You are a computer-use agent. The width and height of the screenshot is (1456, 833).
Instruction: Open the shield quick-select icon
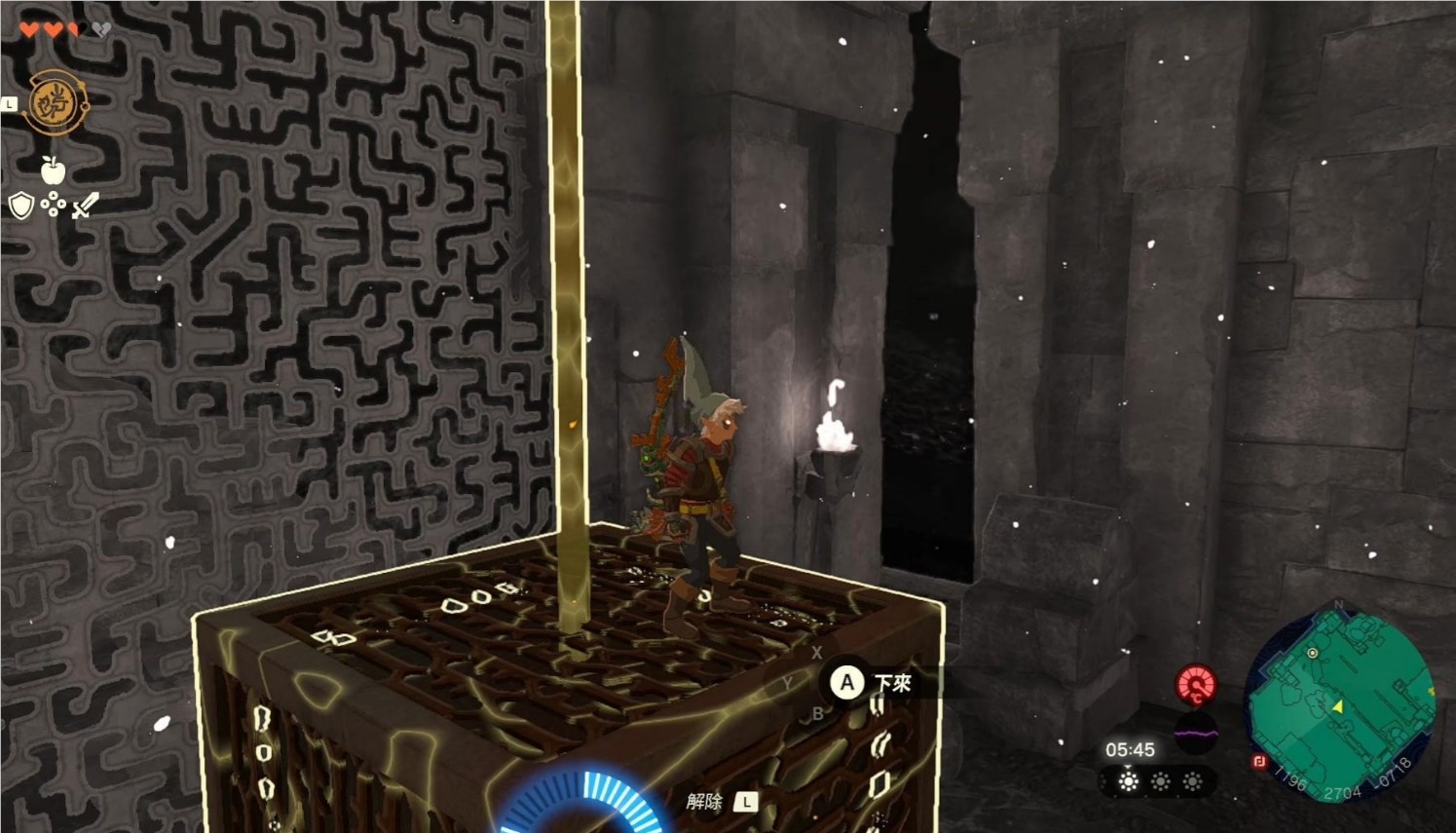coord(20,206)
